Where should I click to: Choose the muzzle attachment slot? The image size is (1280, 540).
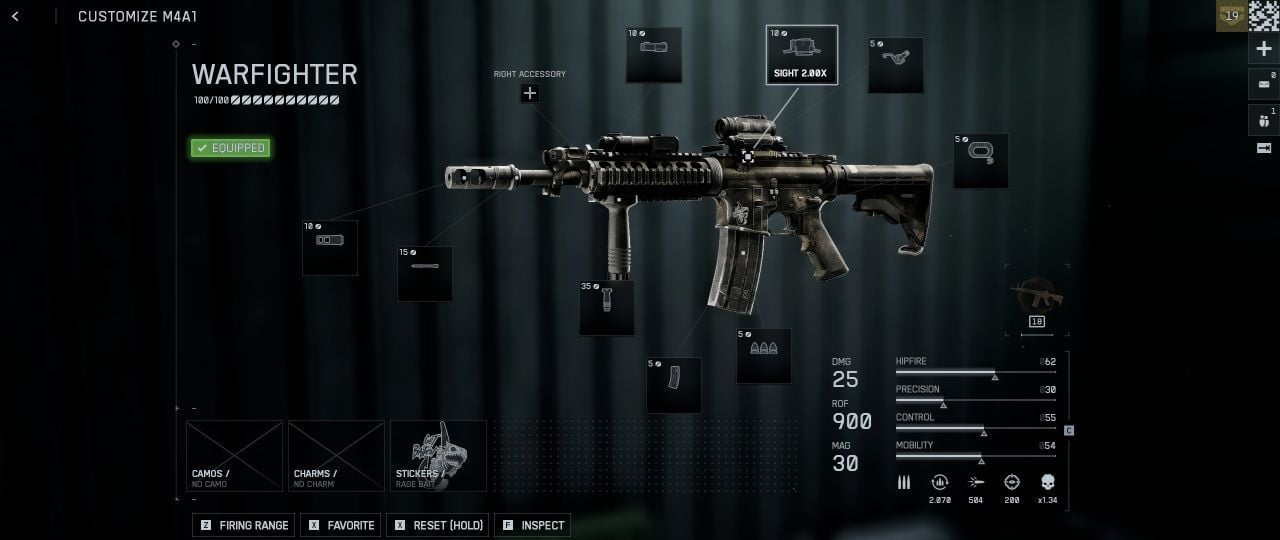coord(330,248)
